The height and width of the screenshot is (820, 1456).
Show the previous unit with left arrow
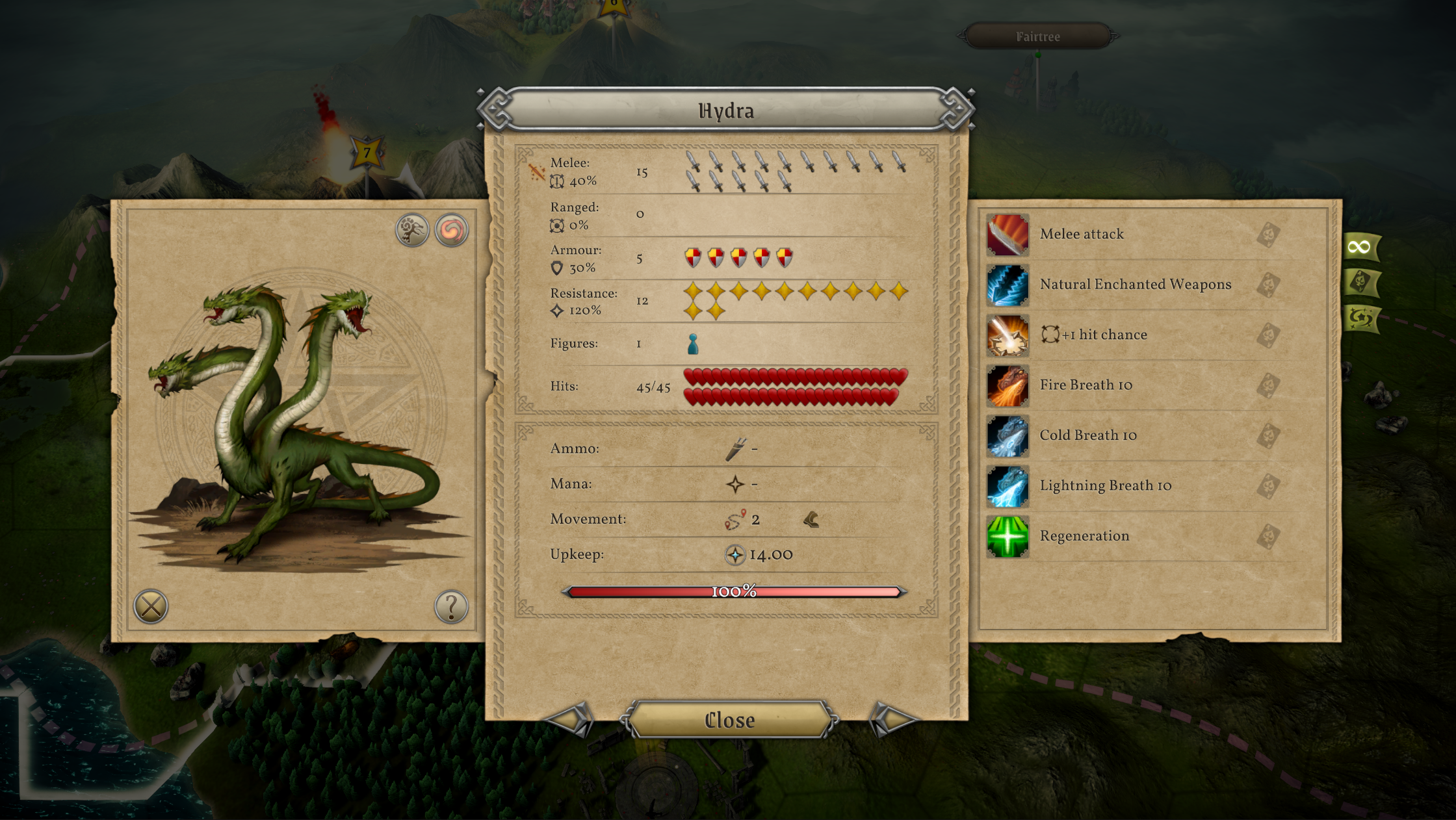(571, 719)
